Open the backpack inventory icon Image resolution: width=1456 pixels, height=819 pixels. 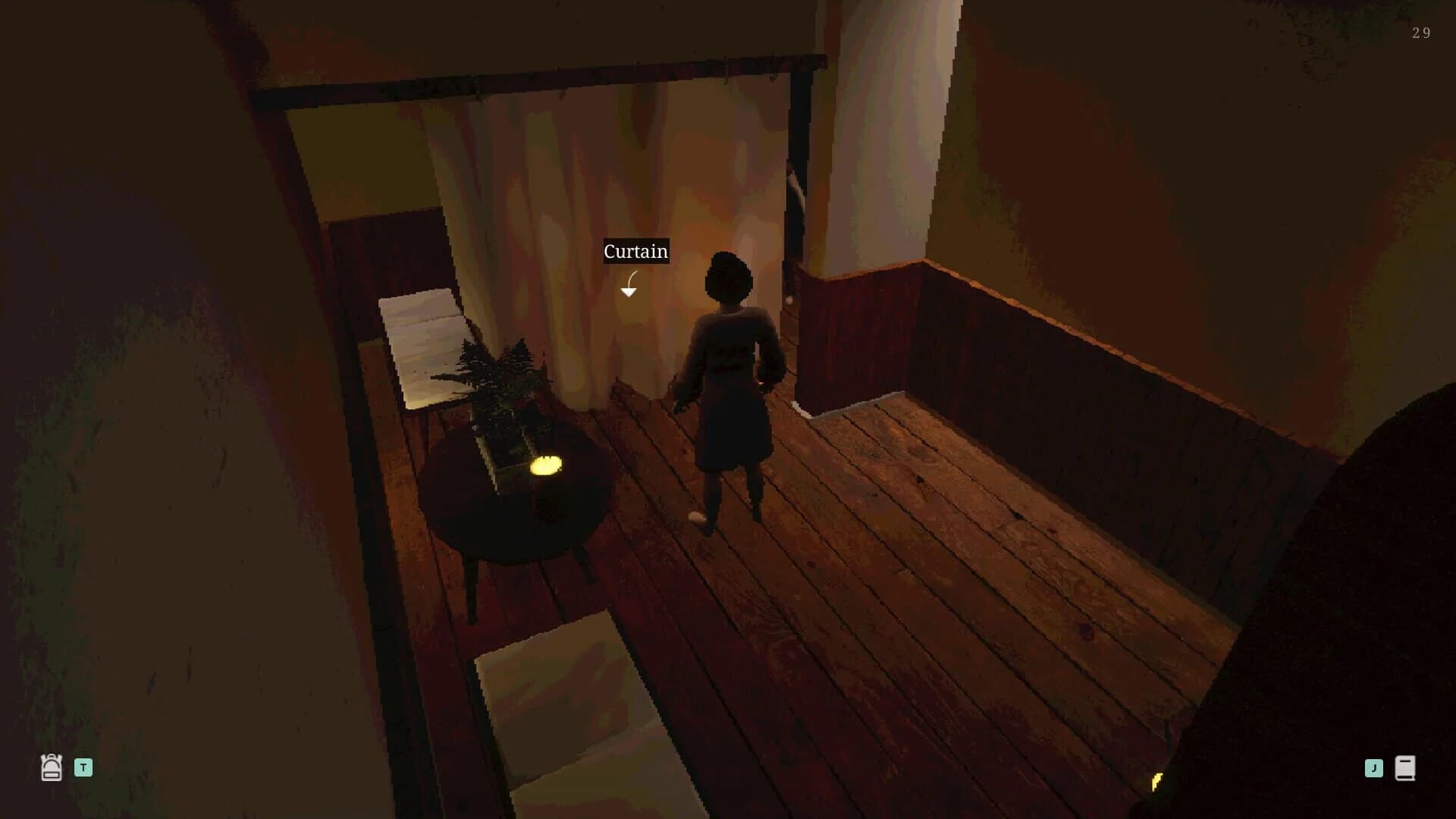point(50,767)
